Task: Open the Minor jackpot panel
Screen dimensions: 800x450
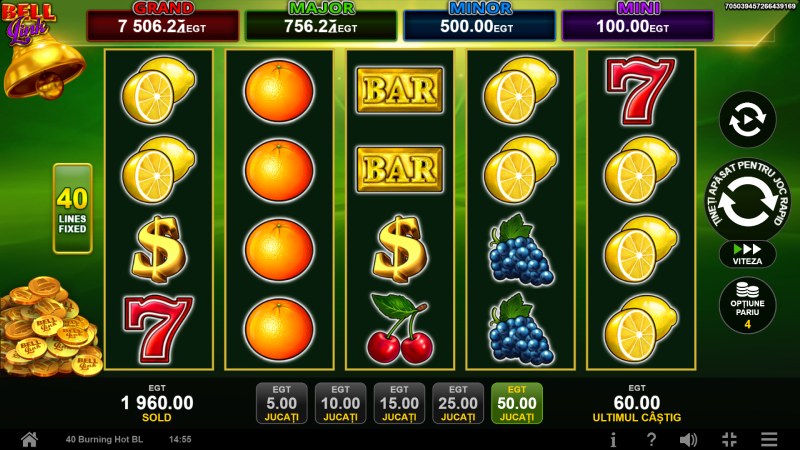Action: coord(478,24)
